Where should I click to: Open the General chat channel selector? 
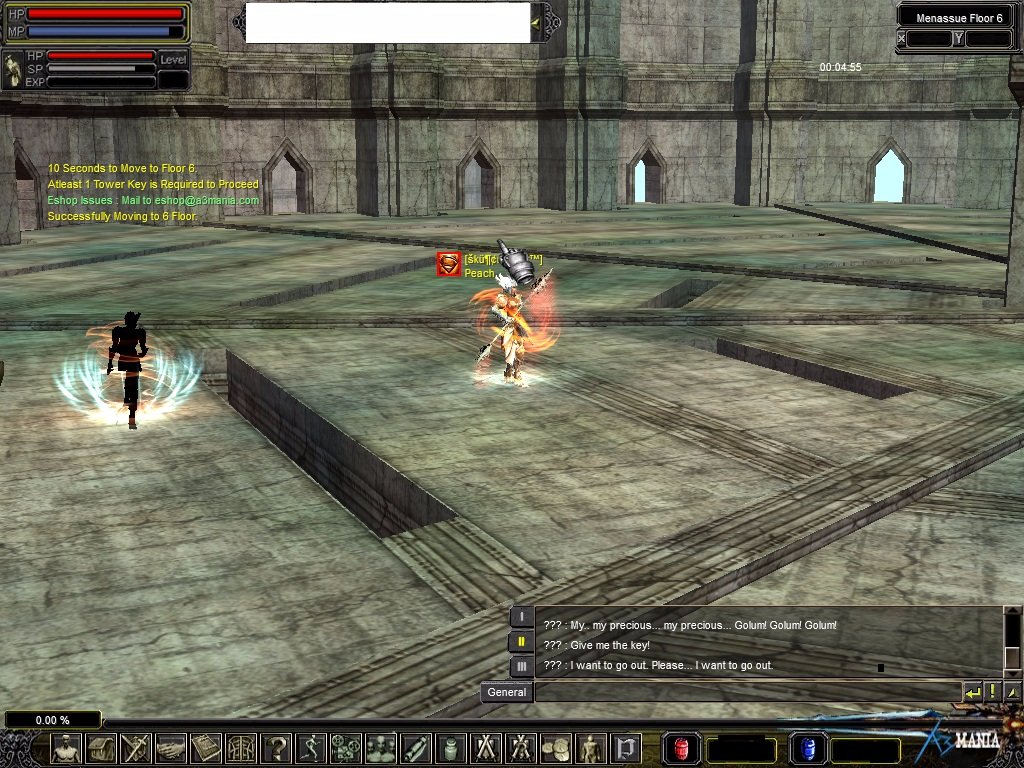(x=506, y=692)
